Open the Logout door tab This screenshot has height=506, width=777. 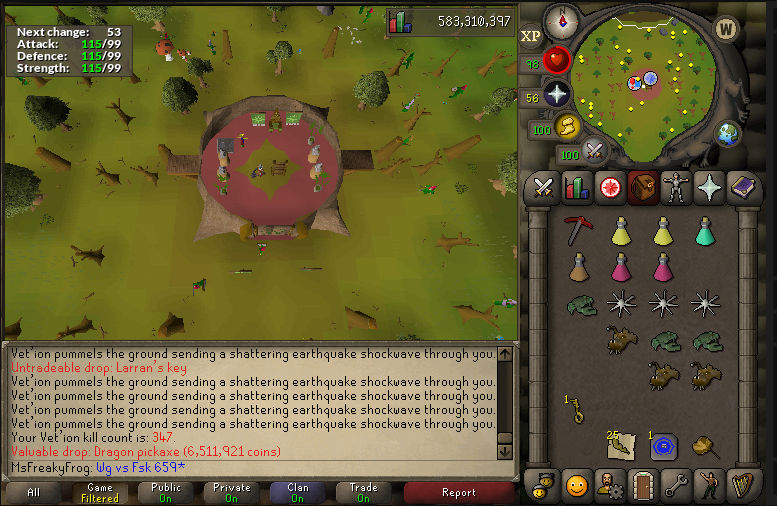tap(641, 487)
